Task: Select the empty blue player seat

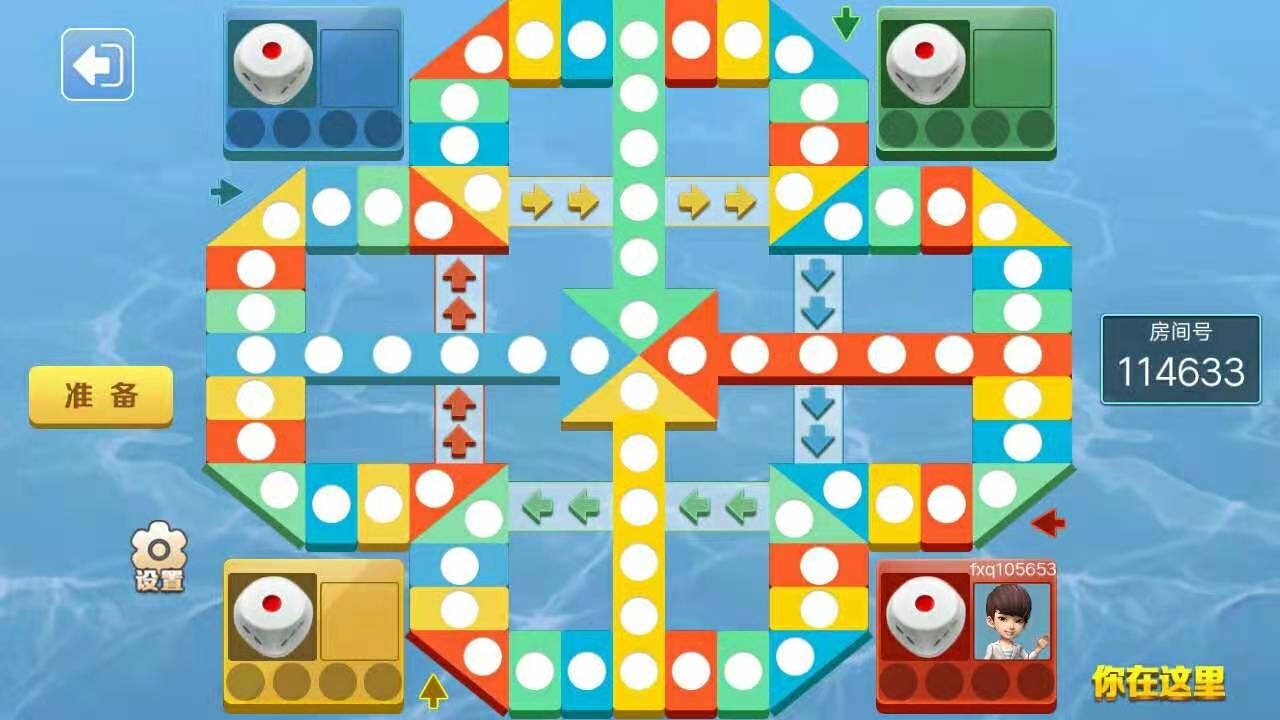Action: [x=359, y=67]
